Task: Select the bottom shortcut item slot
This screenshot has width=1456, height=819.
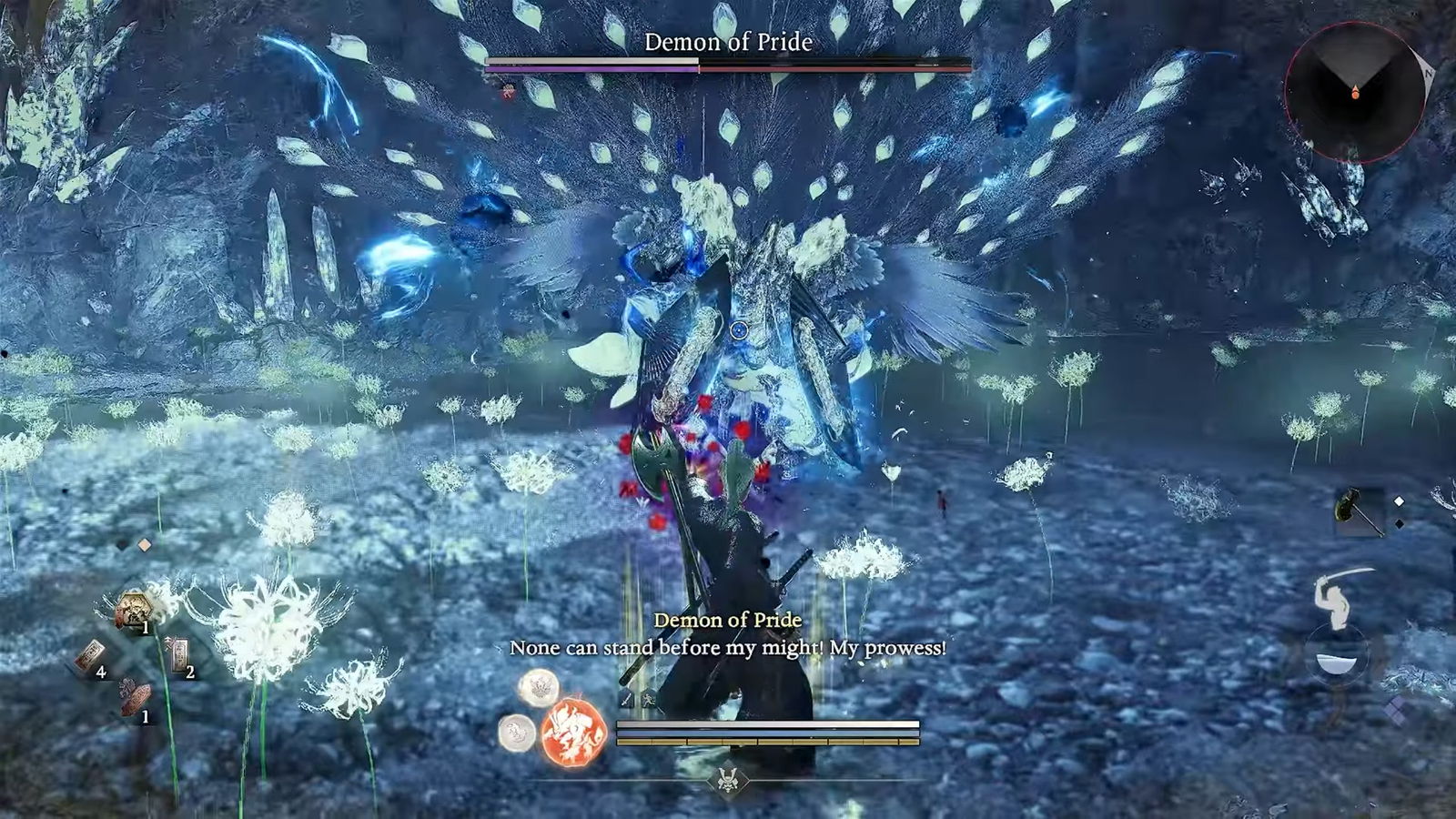Action: 135,699
